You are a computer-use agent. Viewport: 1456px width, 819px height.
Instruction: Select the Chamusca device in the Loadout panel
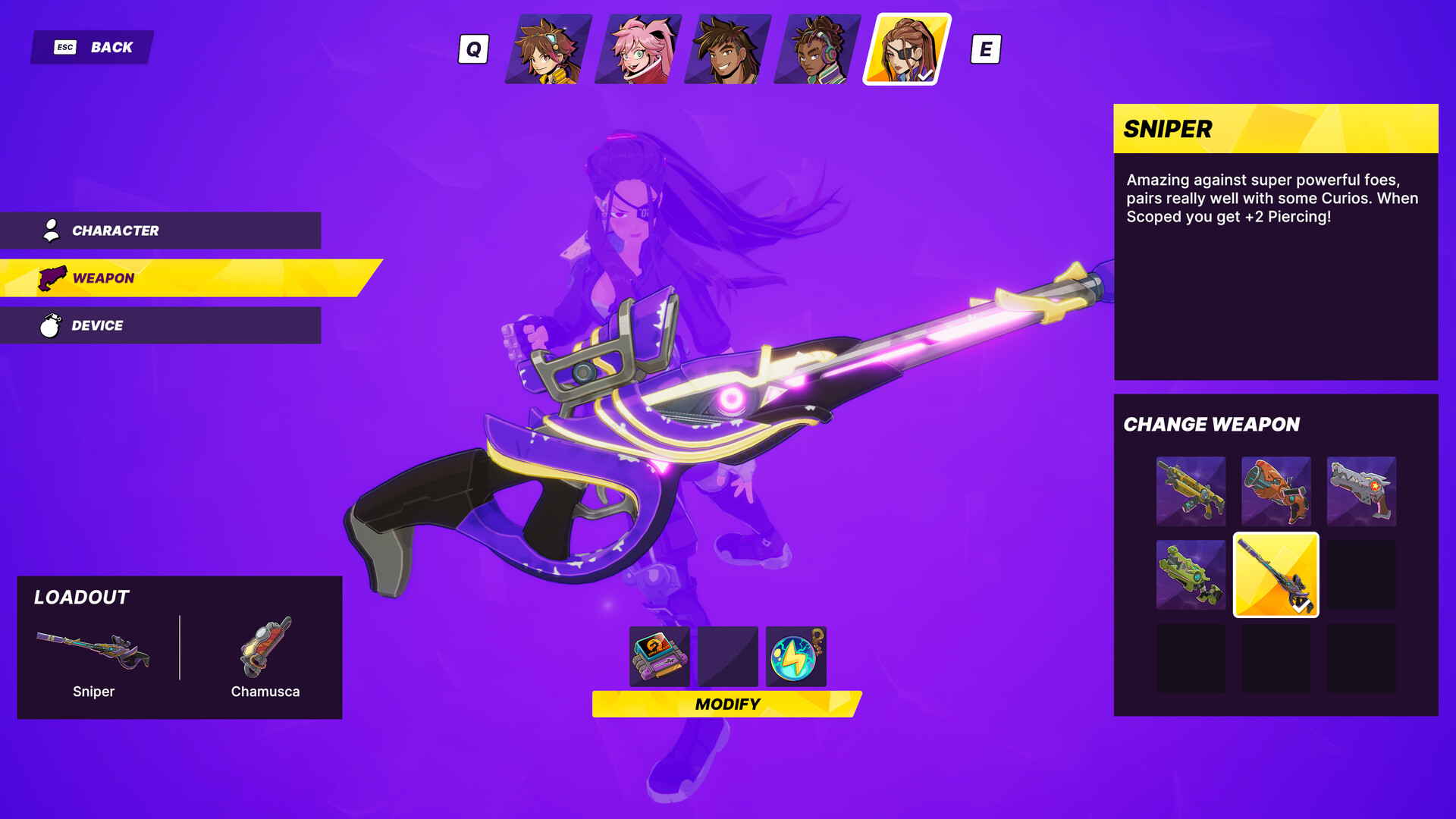[265, 650]
